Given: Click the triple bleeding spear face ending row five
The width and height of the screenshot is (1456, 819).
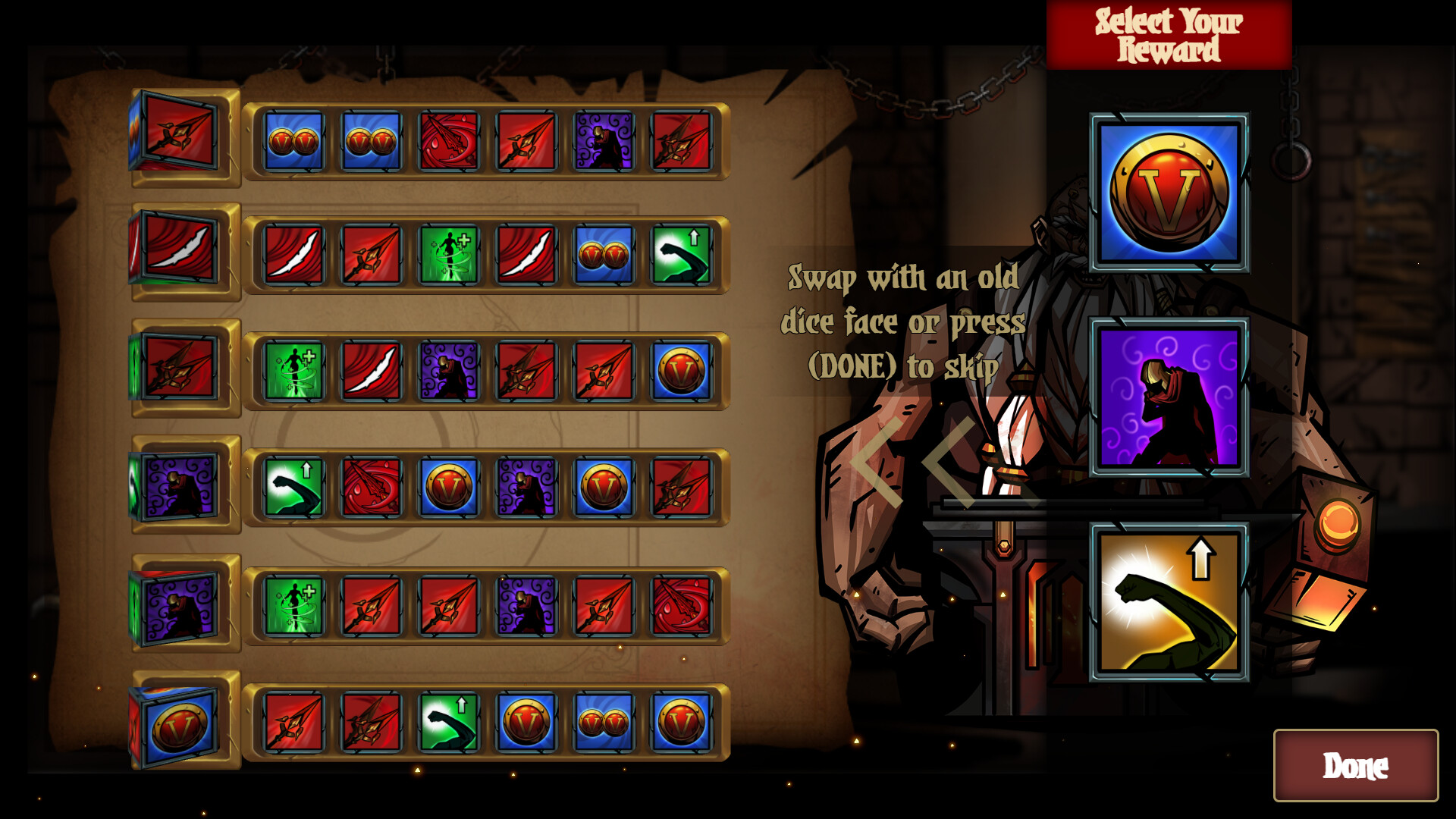Looking at the screenshot, I should (x=681, y=606).
